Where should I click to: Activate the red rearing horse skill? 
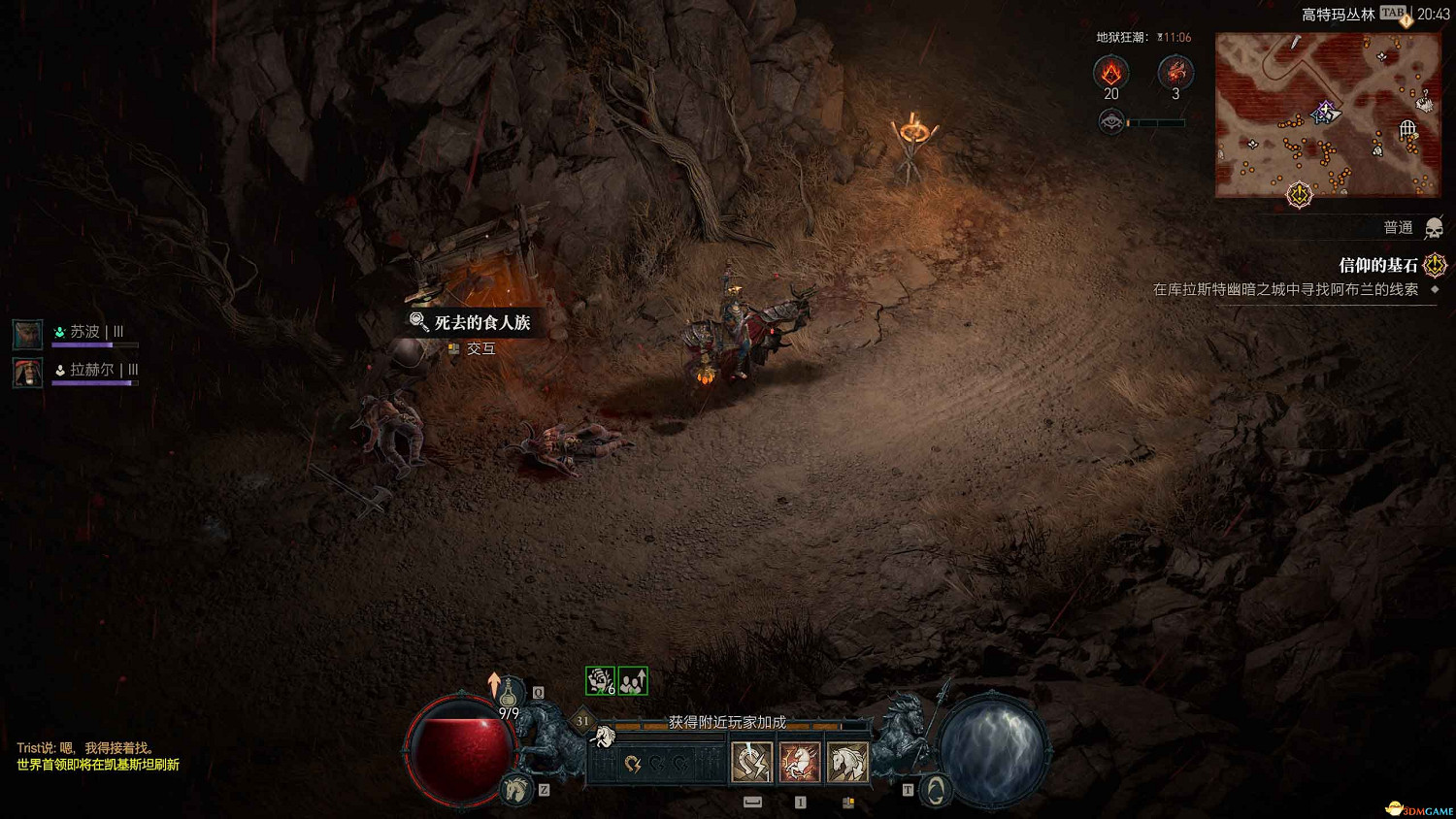[799, 762]
